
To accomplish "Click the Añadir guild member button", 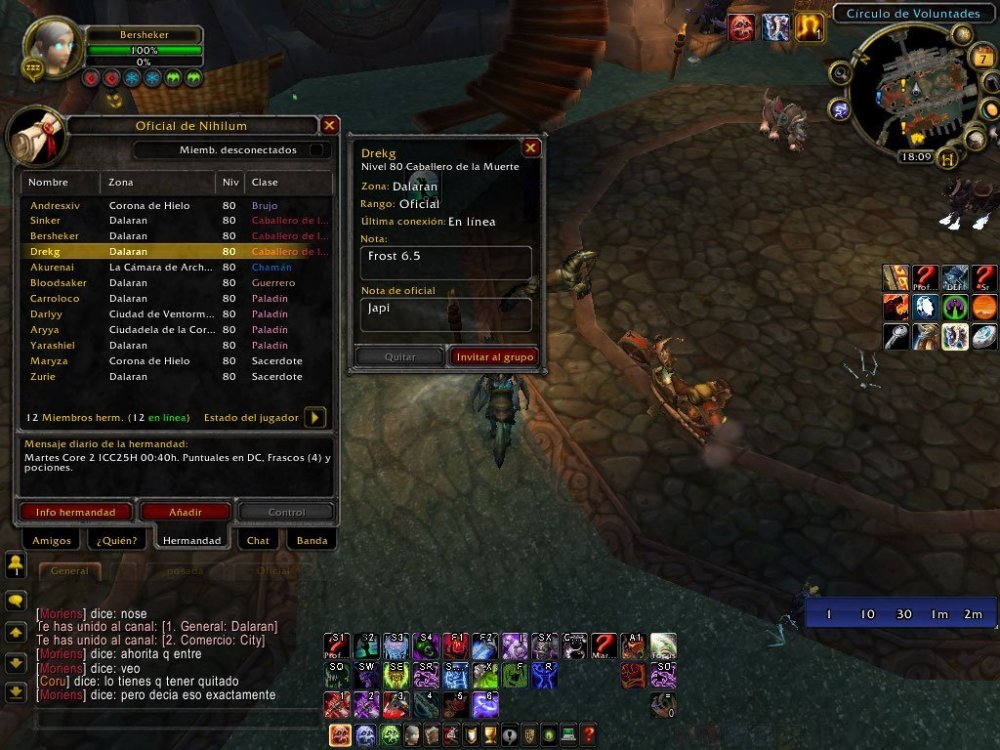I will coord(186,512).
